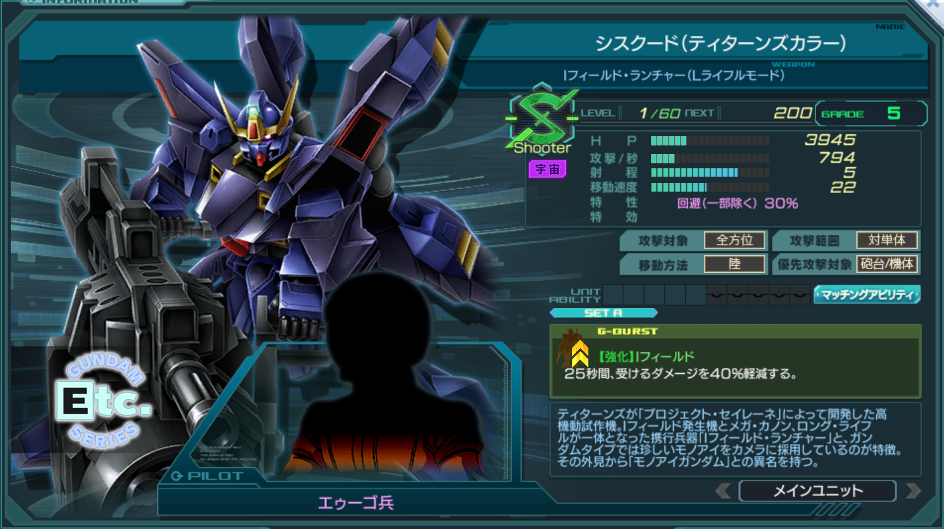Click the メインユニット main unit button
Viewport: 944px width, 529px height.
coord(817,491)
